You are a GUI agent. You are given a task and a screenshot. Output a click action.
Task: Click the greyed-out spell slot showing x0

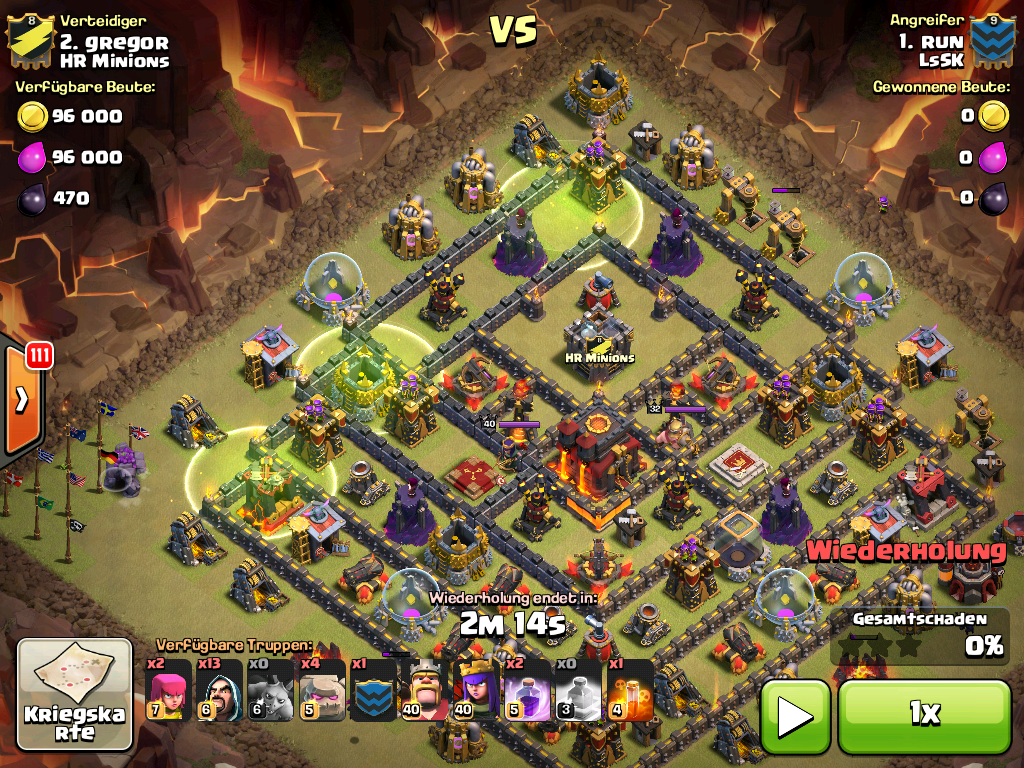point(578,690)
